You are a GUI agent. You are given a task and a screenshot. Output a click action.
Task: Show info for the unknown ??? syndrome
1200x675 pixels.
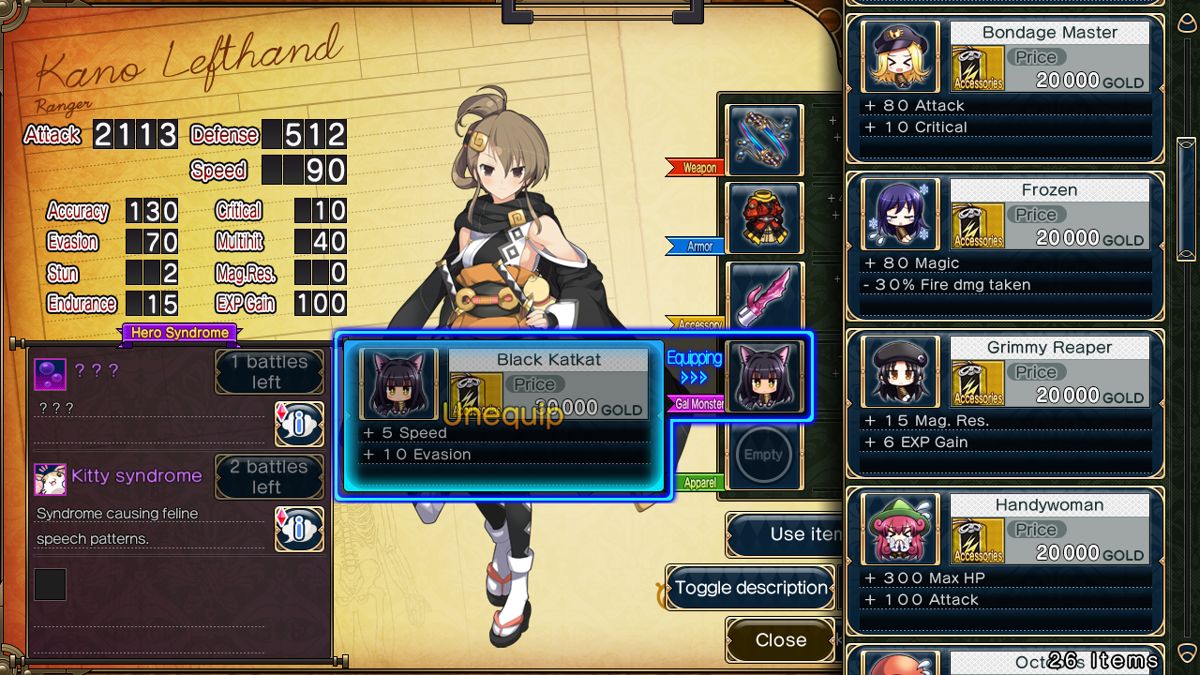point(299,424)
